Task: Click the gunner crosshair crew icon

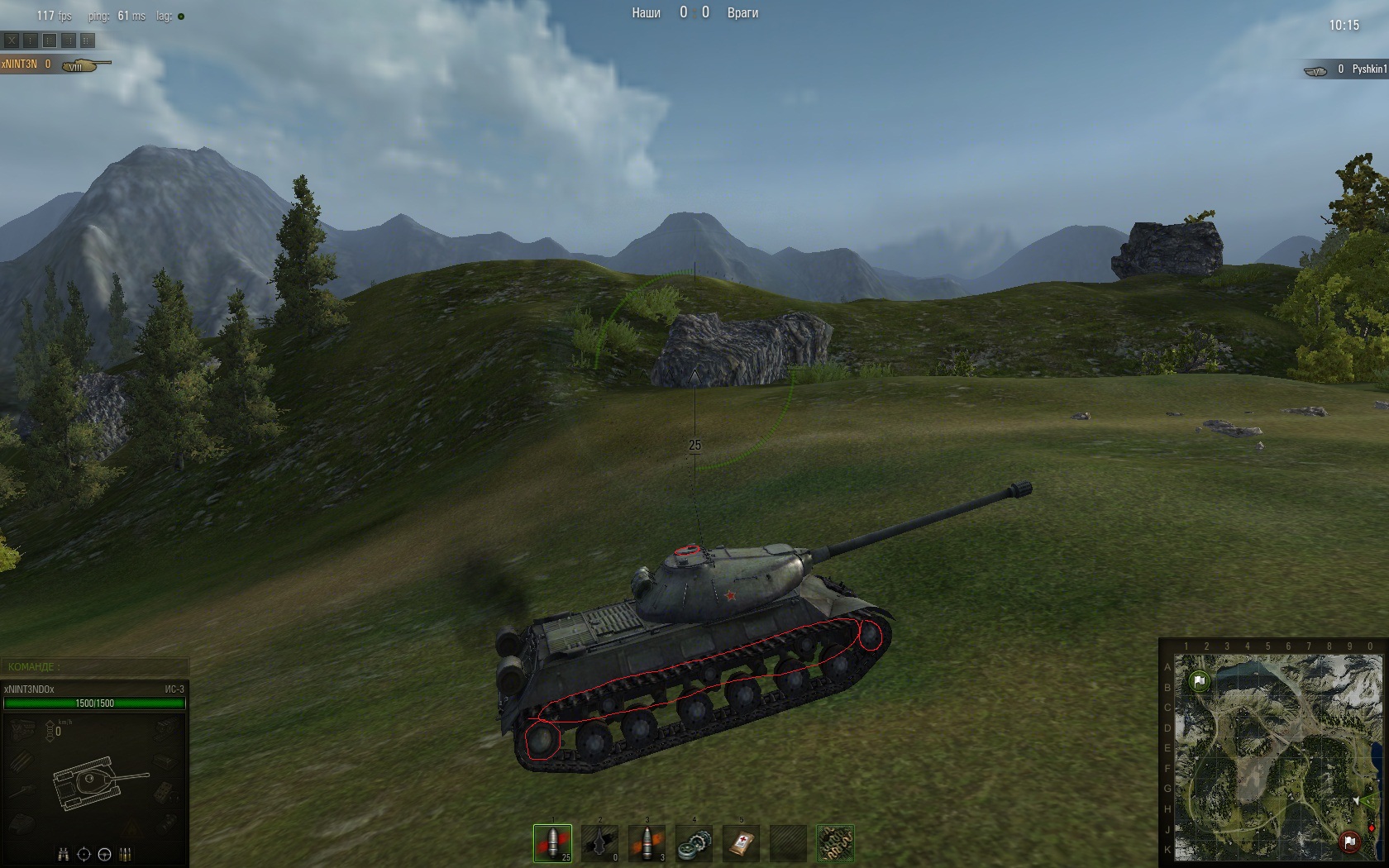Action: click(x=84, y=855)
